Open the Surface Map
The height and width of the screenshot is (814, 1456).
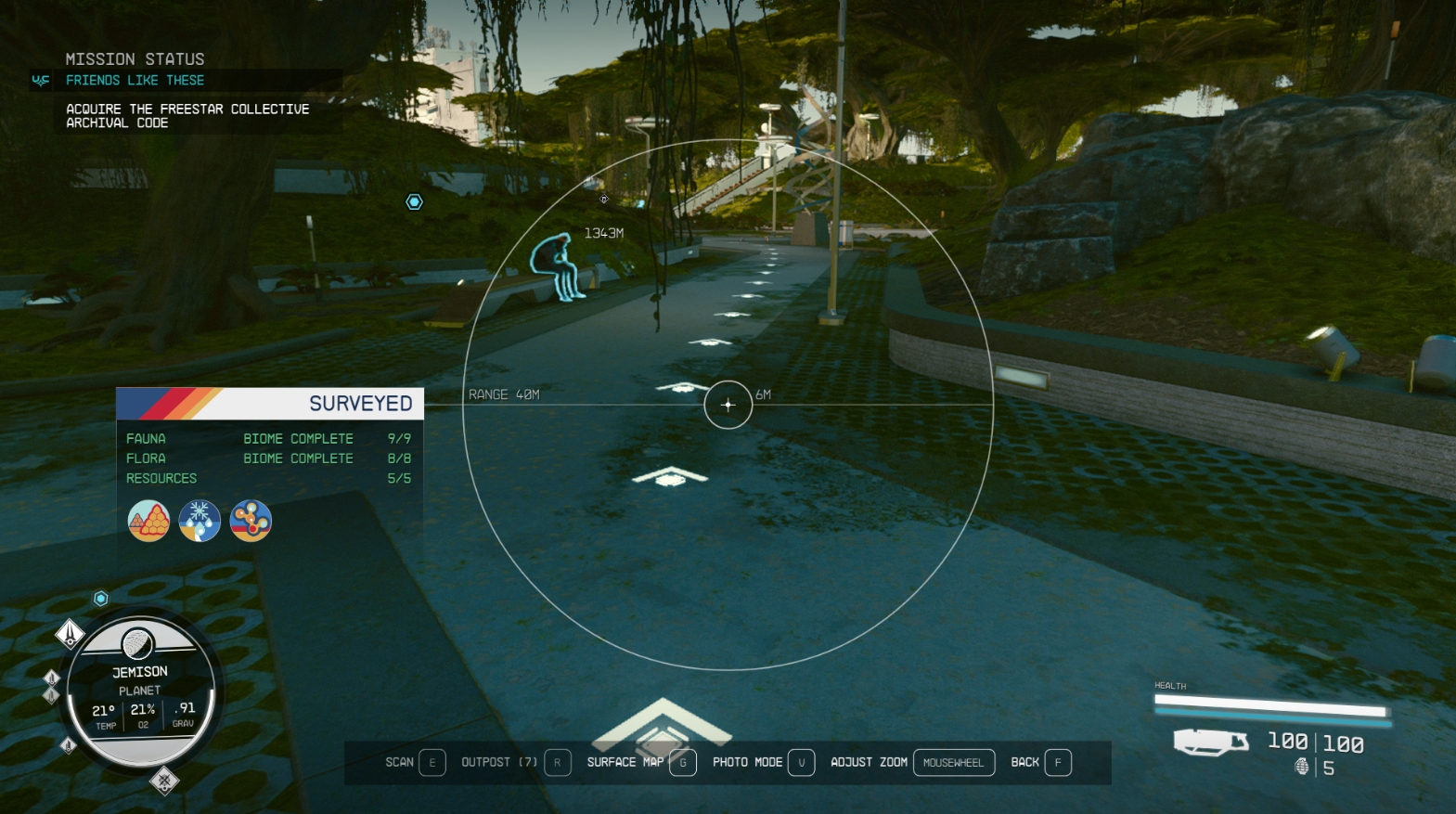click(640, 762)
